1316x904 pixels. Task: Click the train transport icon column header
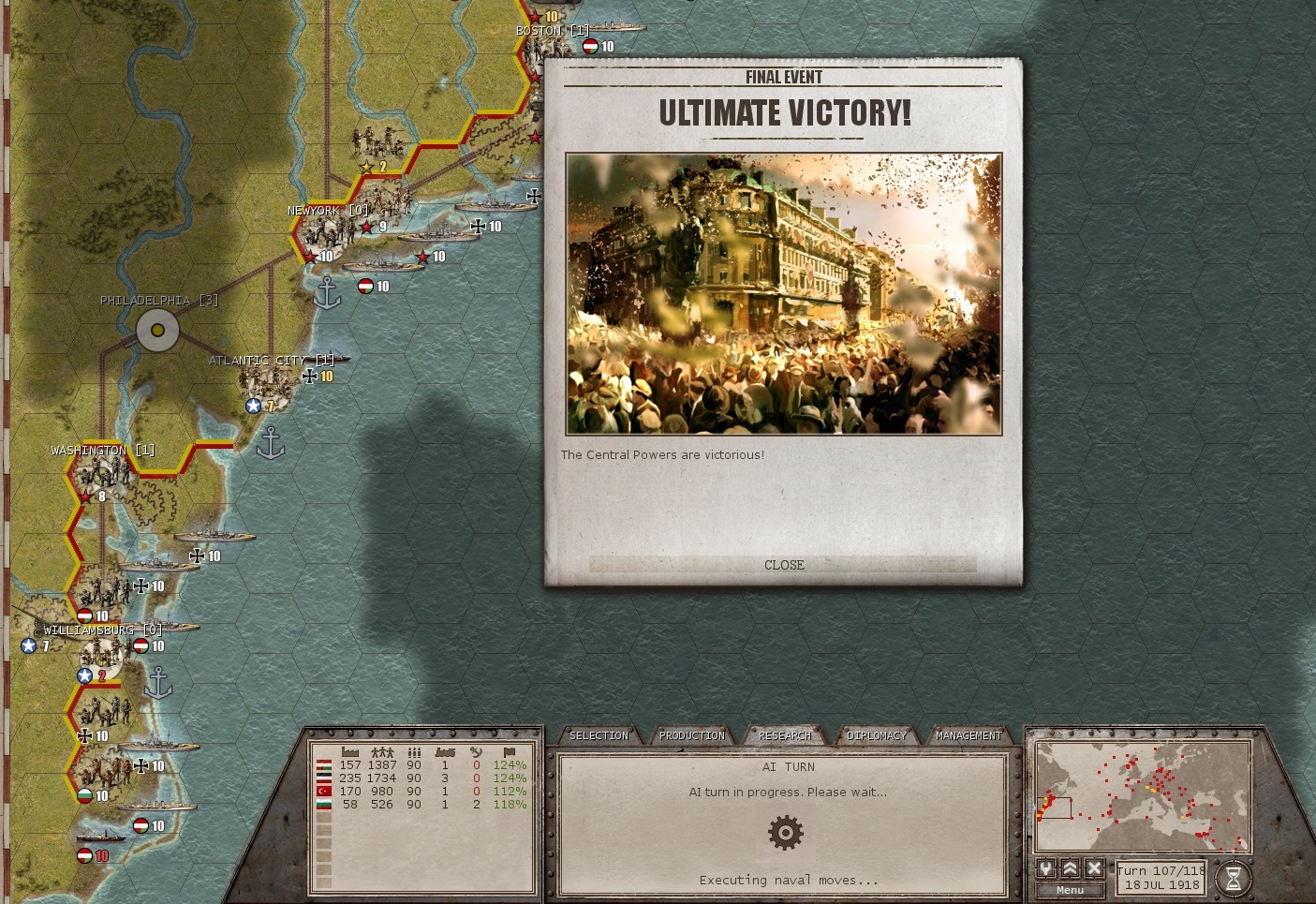coord(445,751)
